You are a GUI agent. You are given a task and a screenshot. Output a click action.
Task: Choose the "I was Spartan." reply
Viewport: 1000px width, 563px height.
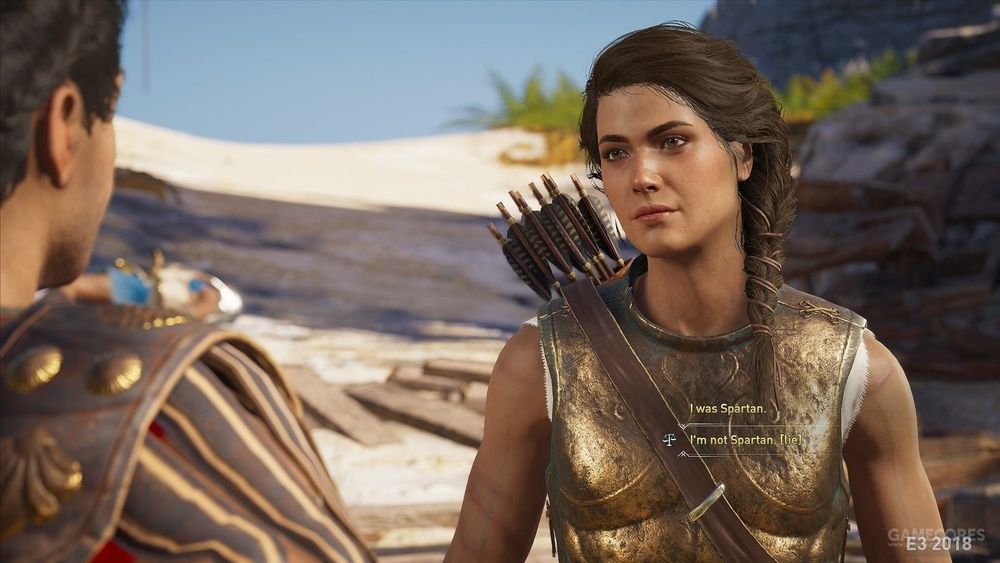pos(727,409)
